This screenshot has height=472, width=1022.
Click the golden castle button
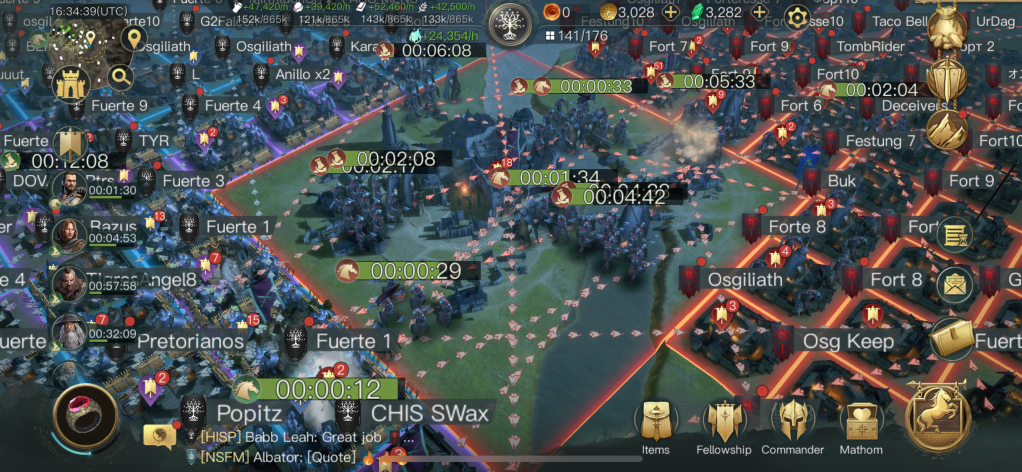(72, 84)
